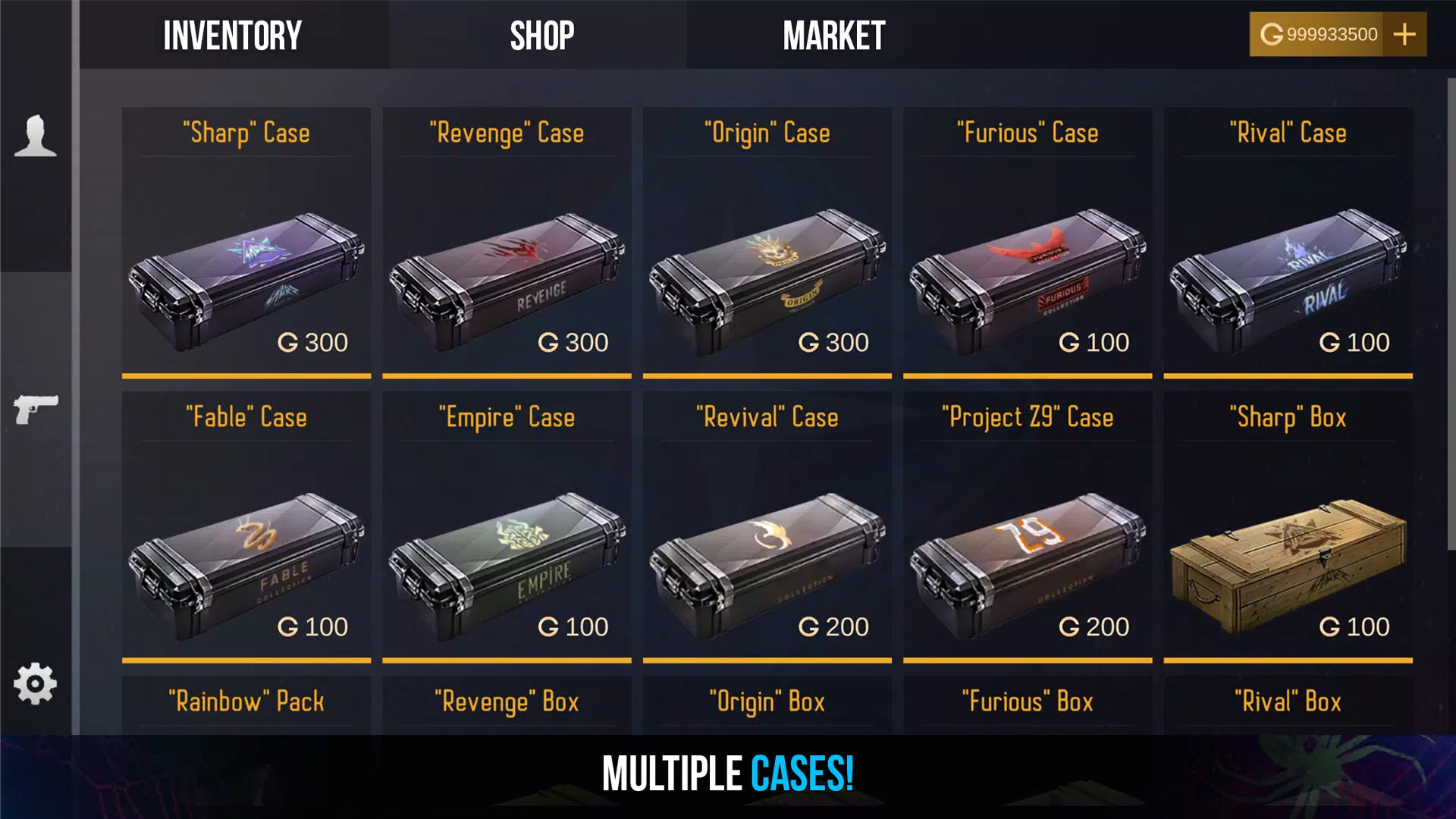Open the Shop tab
1456x819 pixels.
tap(541, 36)
